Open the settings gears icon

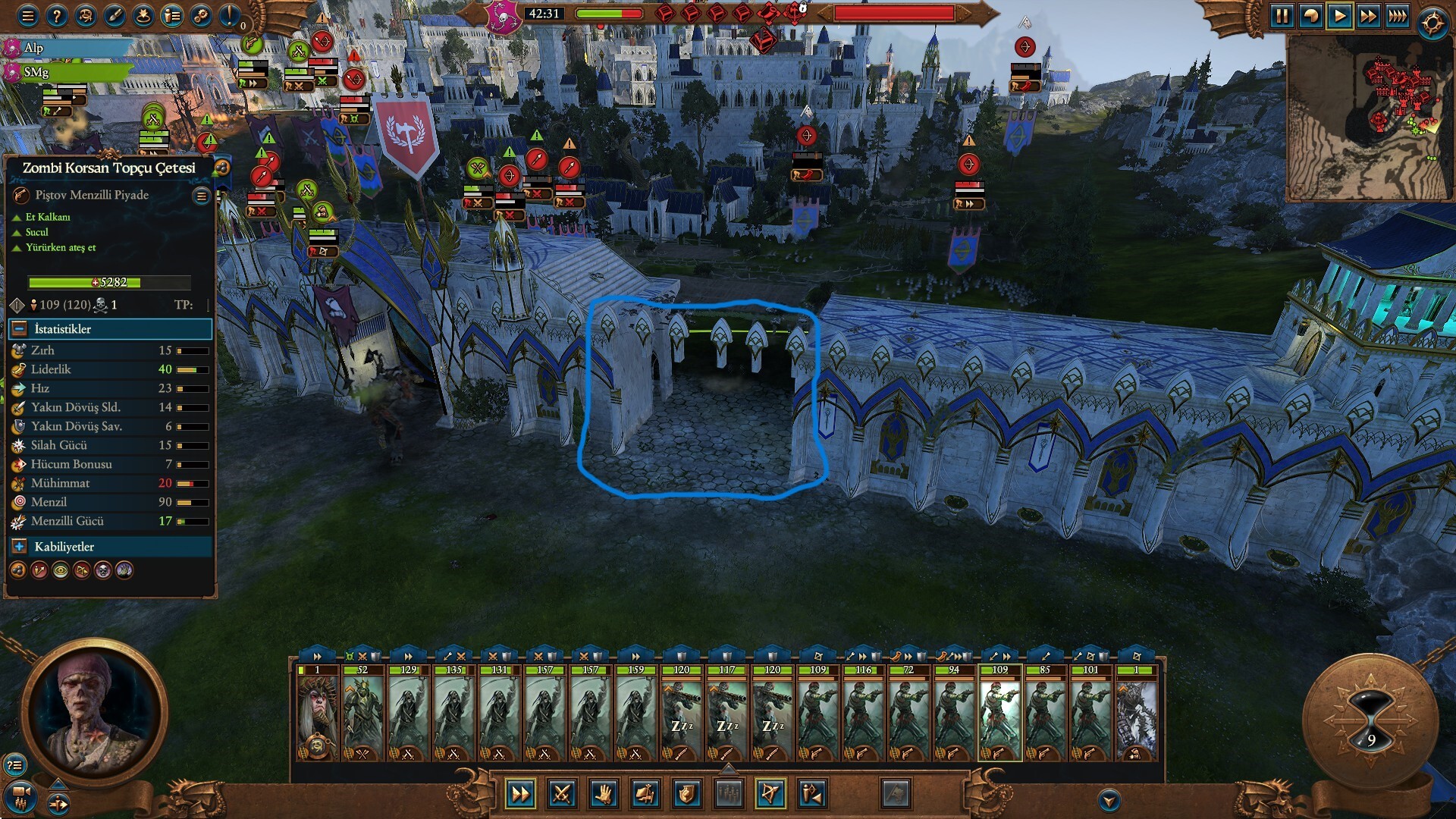point(199,16)
